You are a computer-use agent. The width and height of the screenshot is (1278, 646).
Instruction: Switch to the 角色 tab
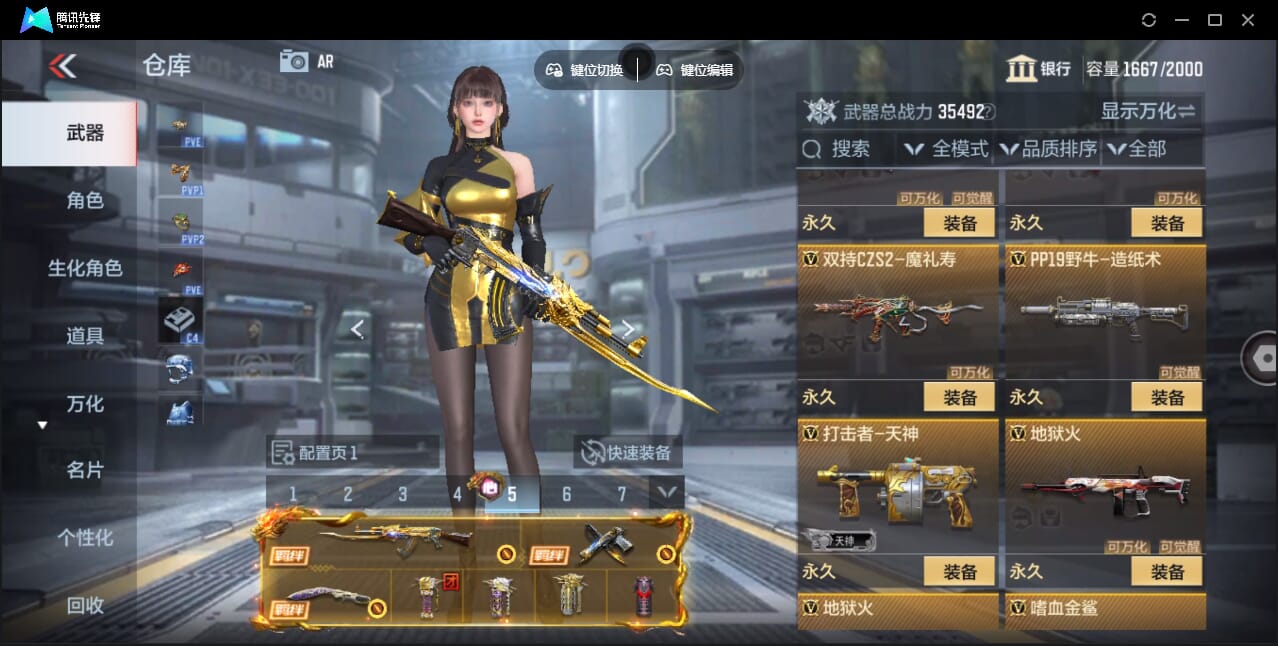85,200
